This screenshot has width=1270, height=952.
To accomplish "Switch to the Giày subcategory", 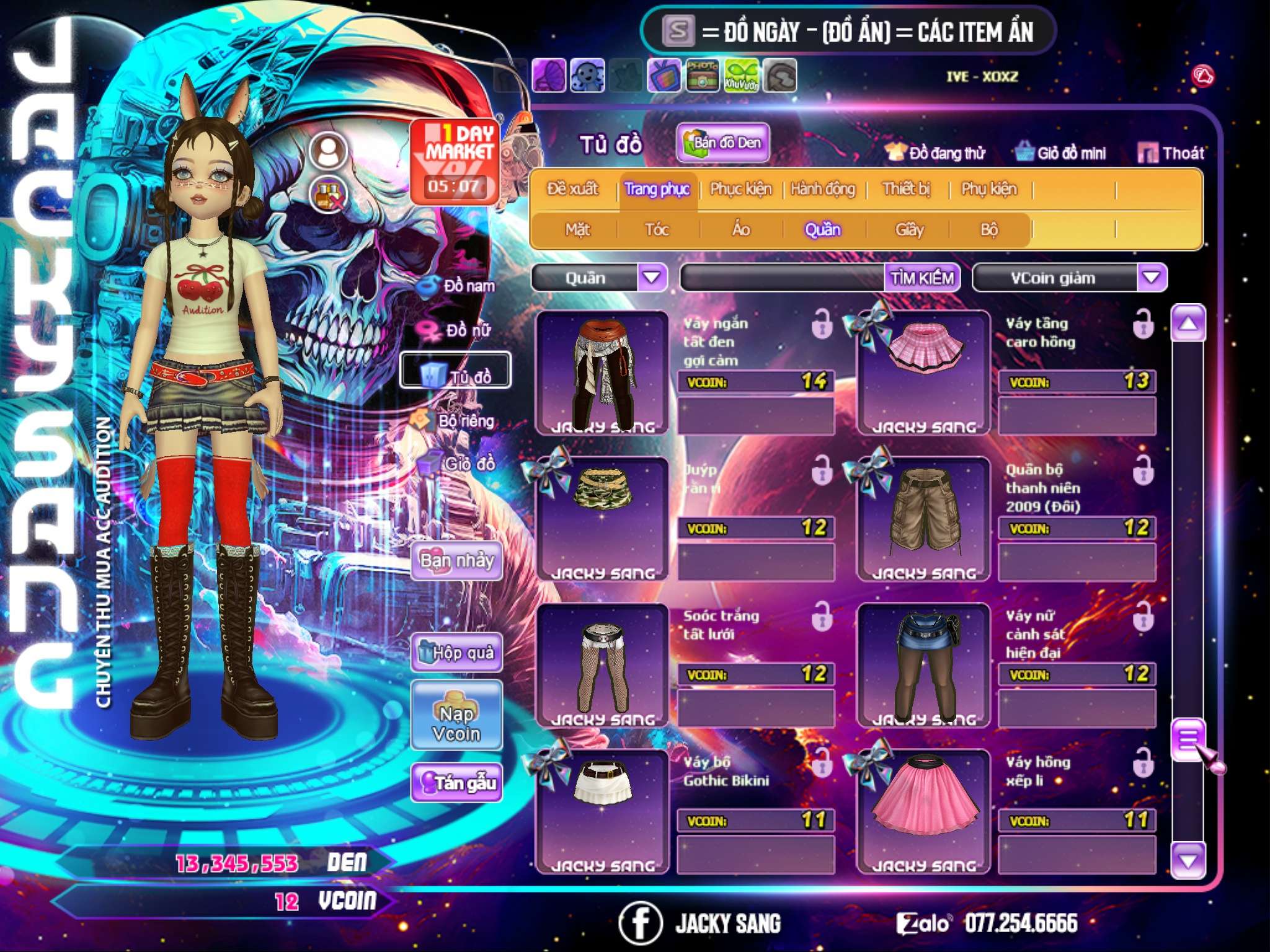I will pos(909,230).
